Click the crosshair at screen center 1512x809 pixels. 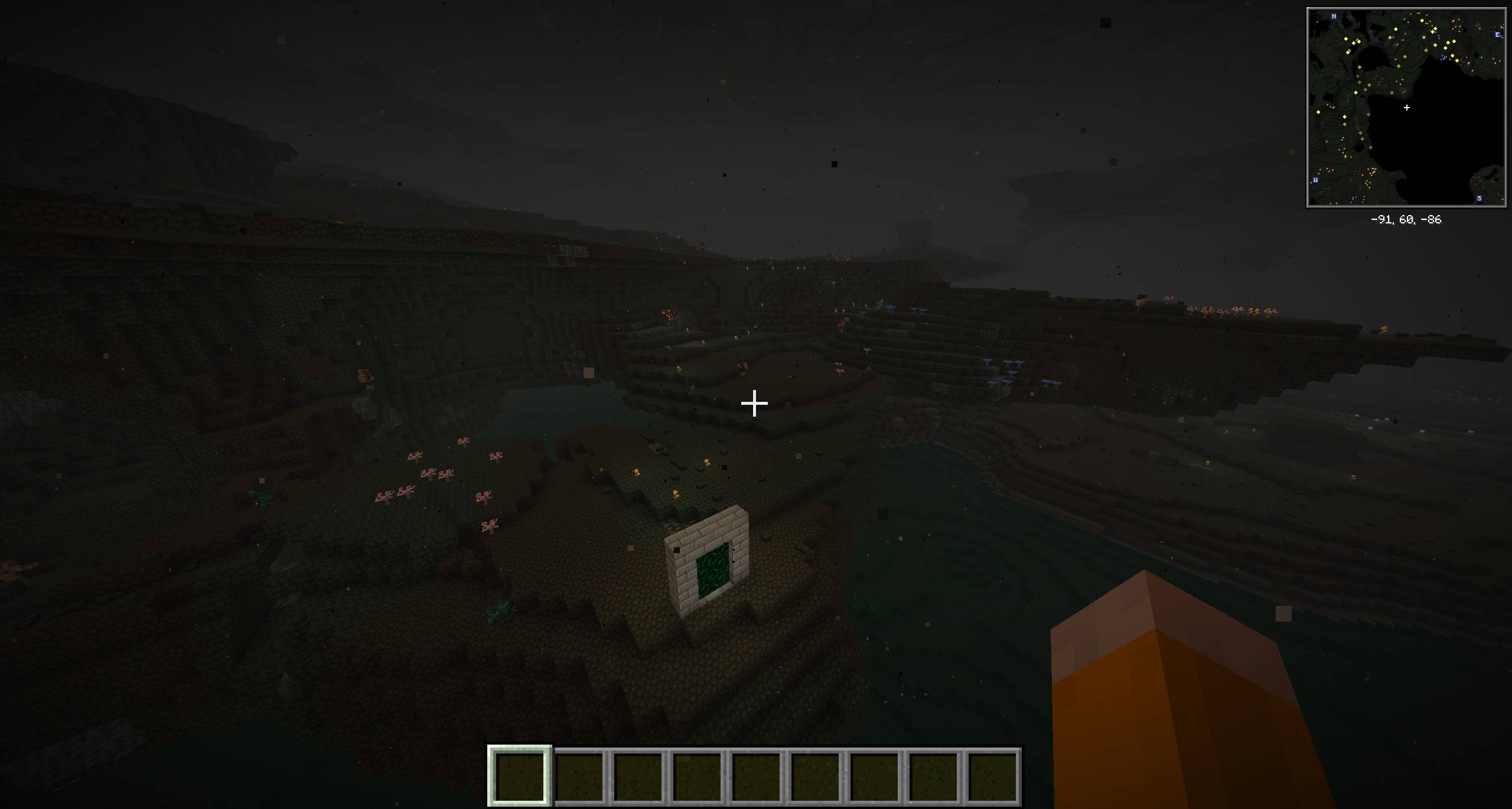pyautogui.click(x=754, y=402)
